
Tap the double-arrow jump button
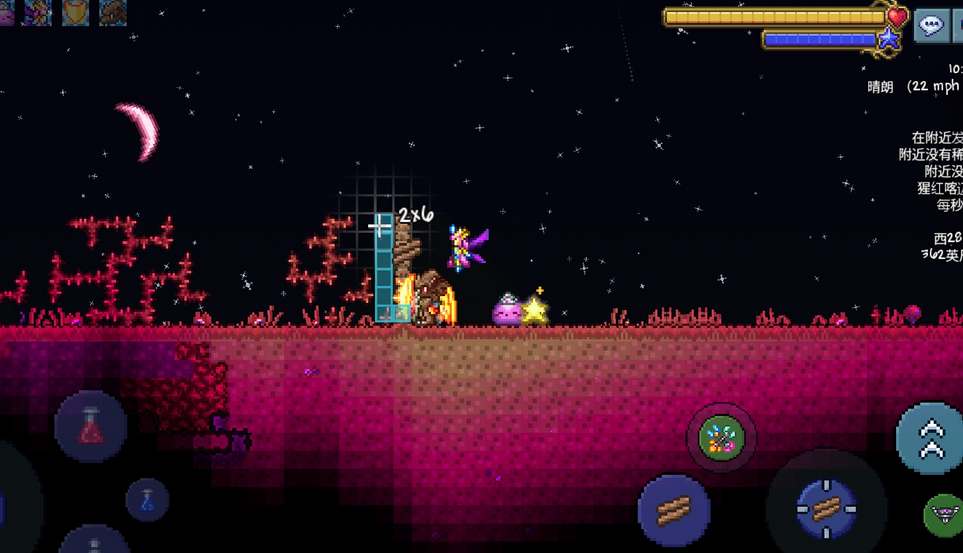pos(930,438)
